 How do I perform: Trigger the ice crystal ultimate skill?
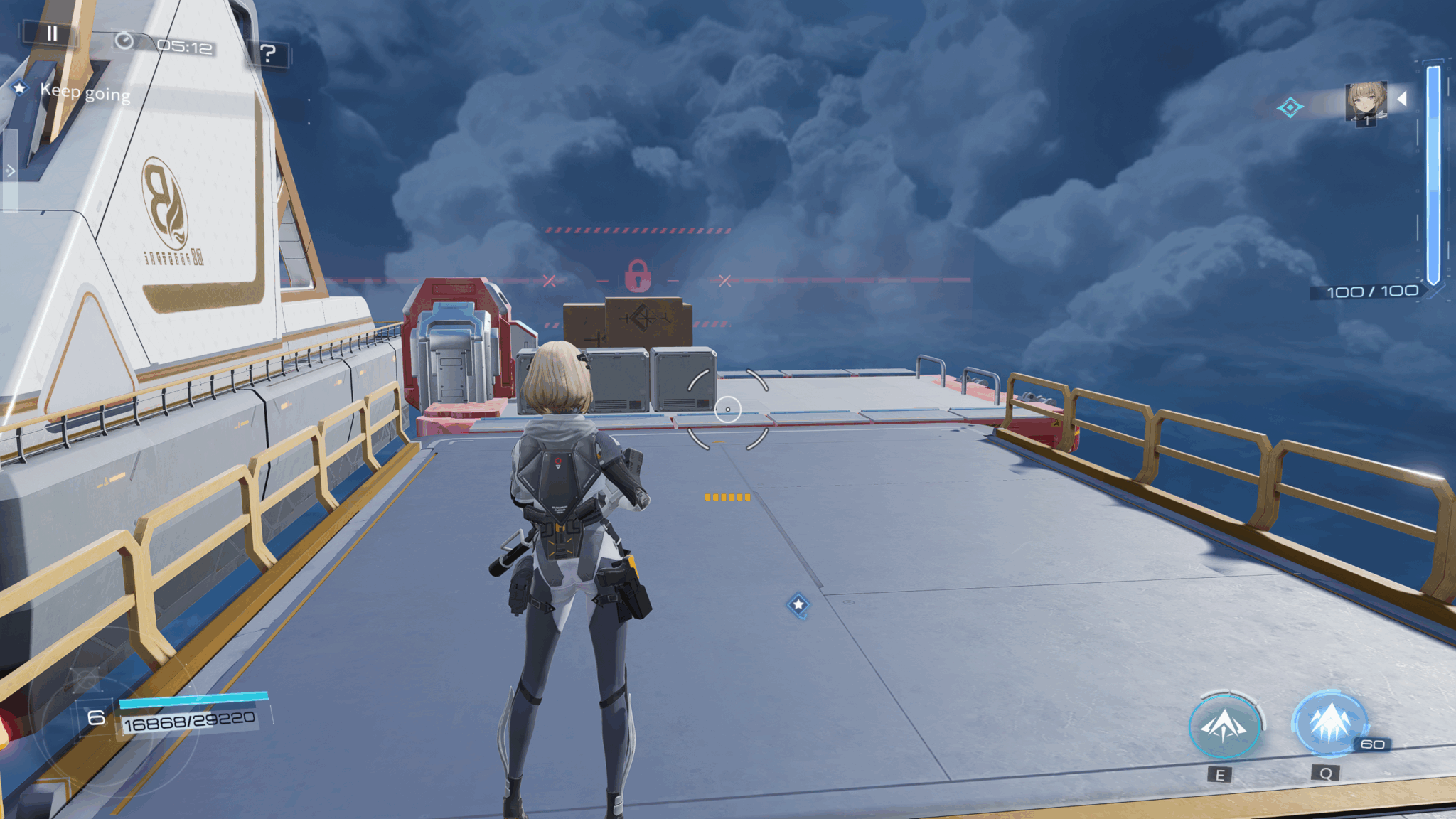1329,723
